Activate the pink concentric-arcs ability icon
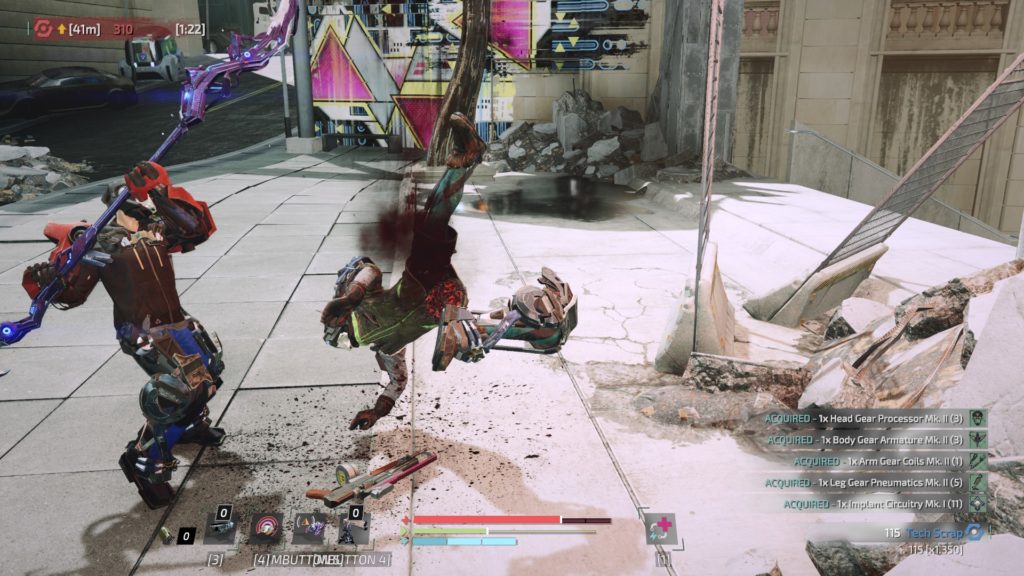 coord(266,528)
